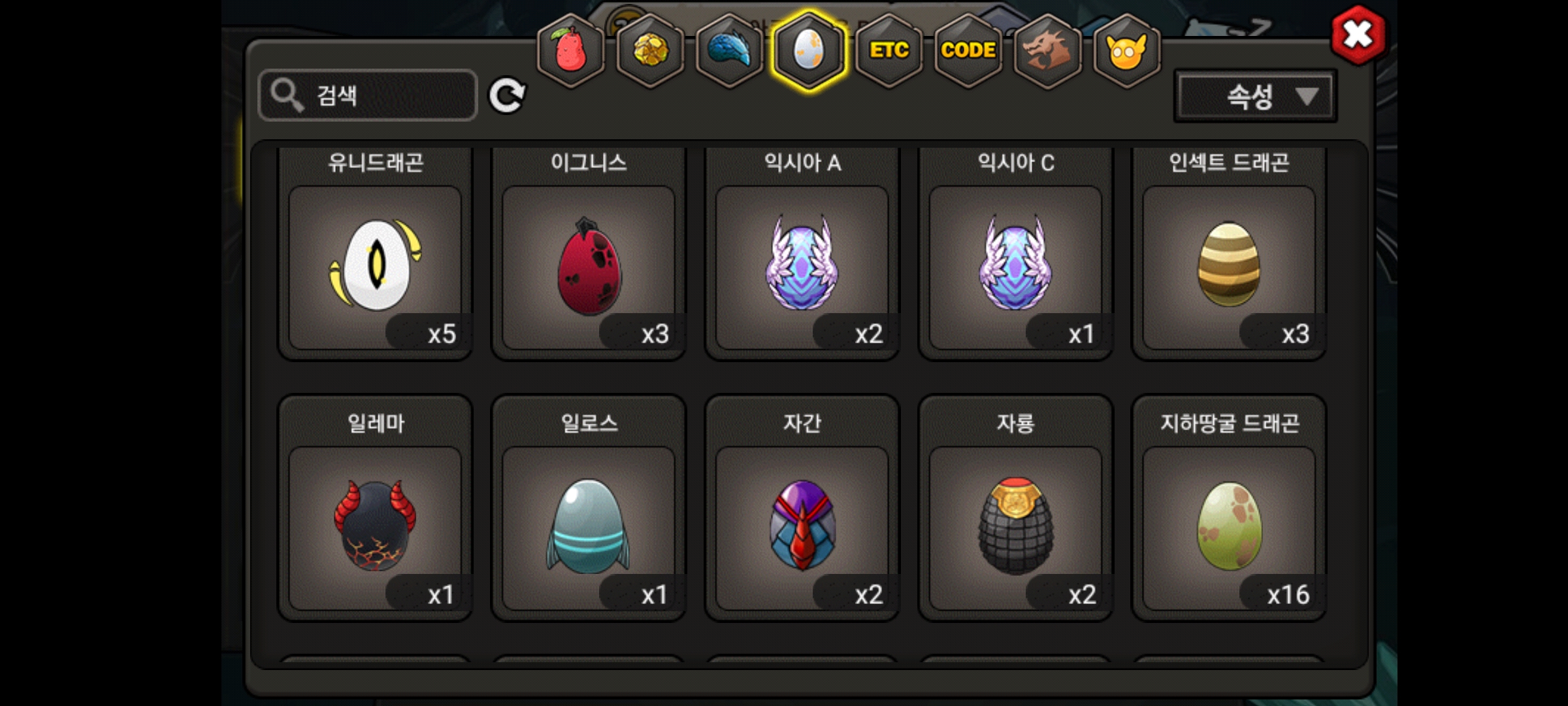Screen dimensions: 1568x706
Task: Switch to the blue dragon tab
Action: (730, 51)
